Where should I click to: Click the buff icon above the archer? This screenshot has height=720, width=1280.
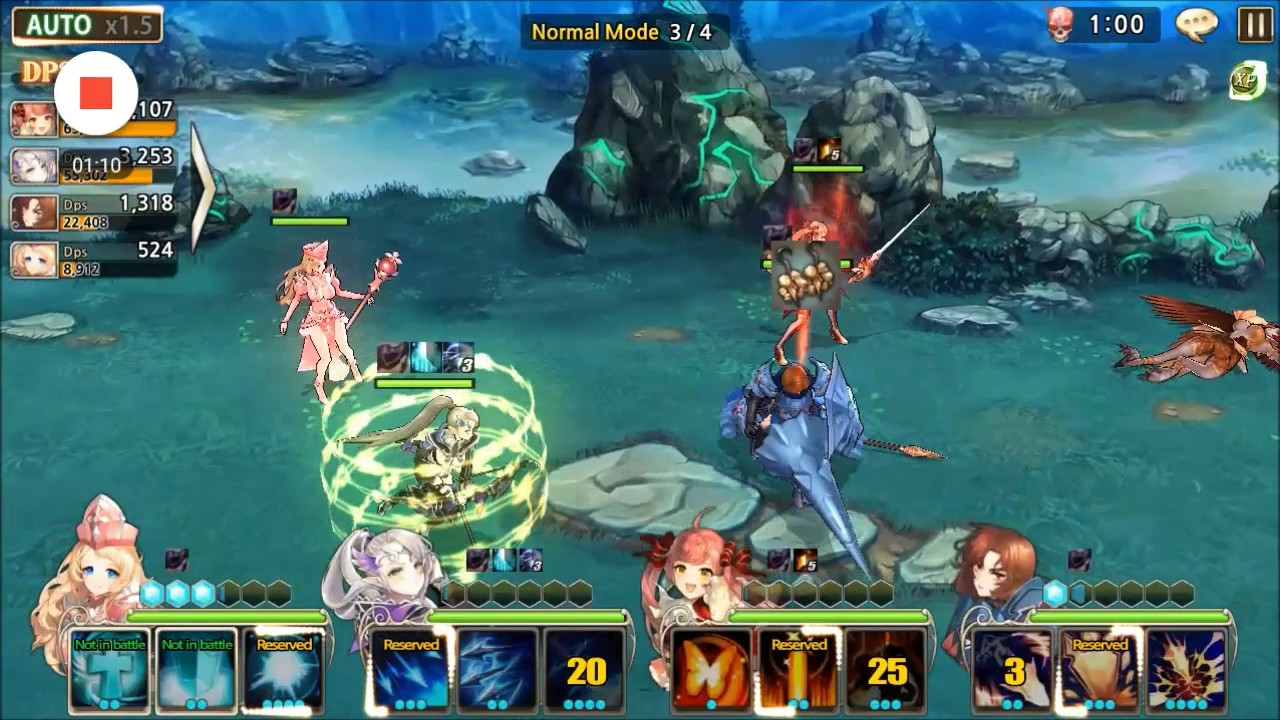[x=425, y=354]
